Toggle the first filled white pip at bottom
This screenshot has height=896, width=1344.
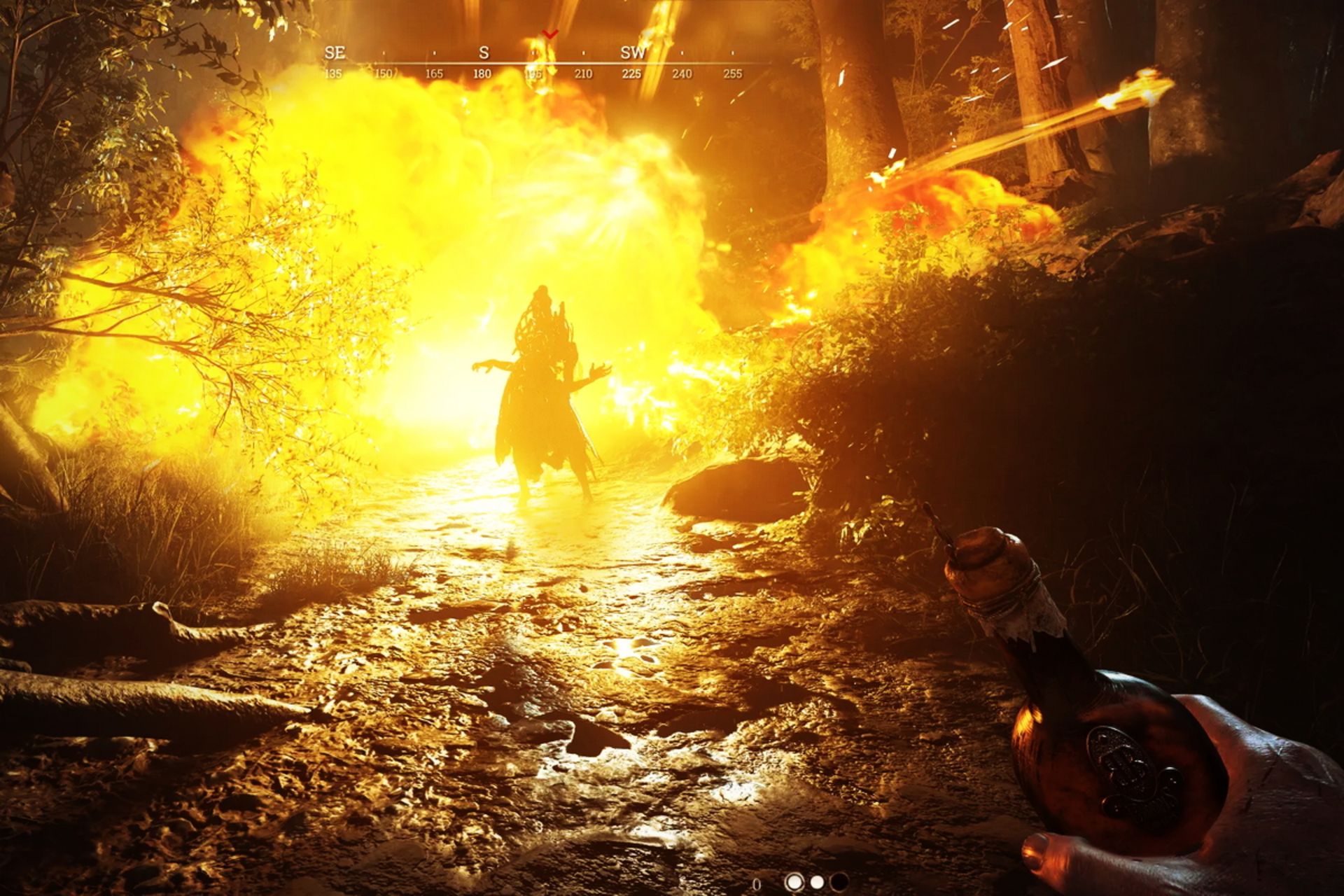794,881
